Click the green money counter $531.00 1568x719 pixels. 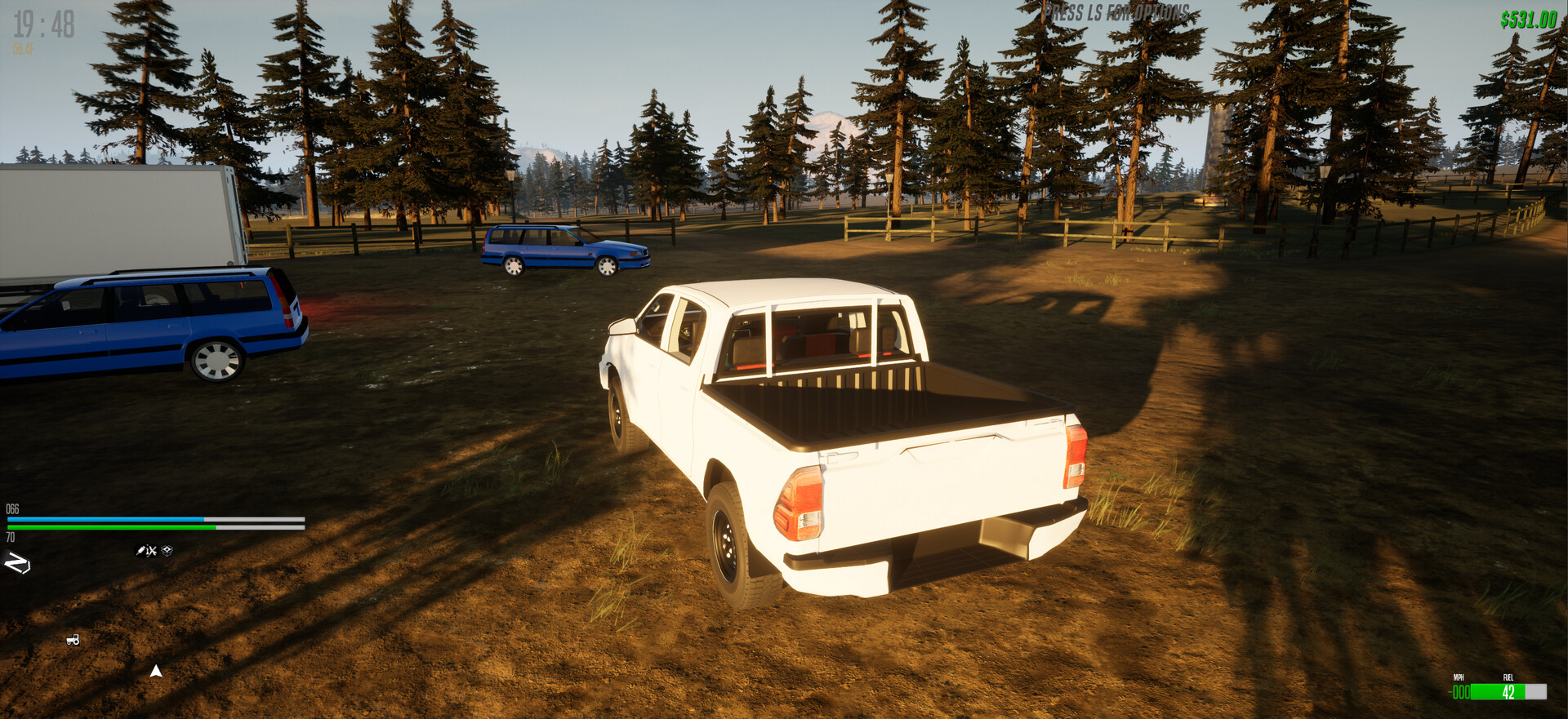pyautogui.click(x=1527, y=20)
